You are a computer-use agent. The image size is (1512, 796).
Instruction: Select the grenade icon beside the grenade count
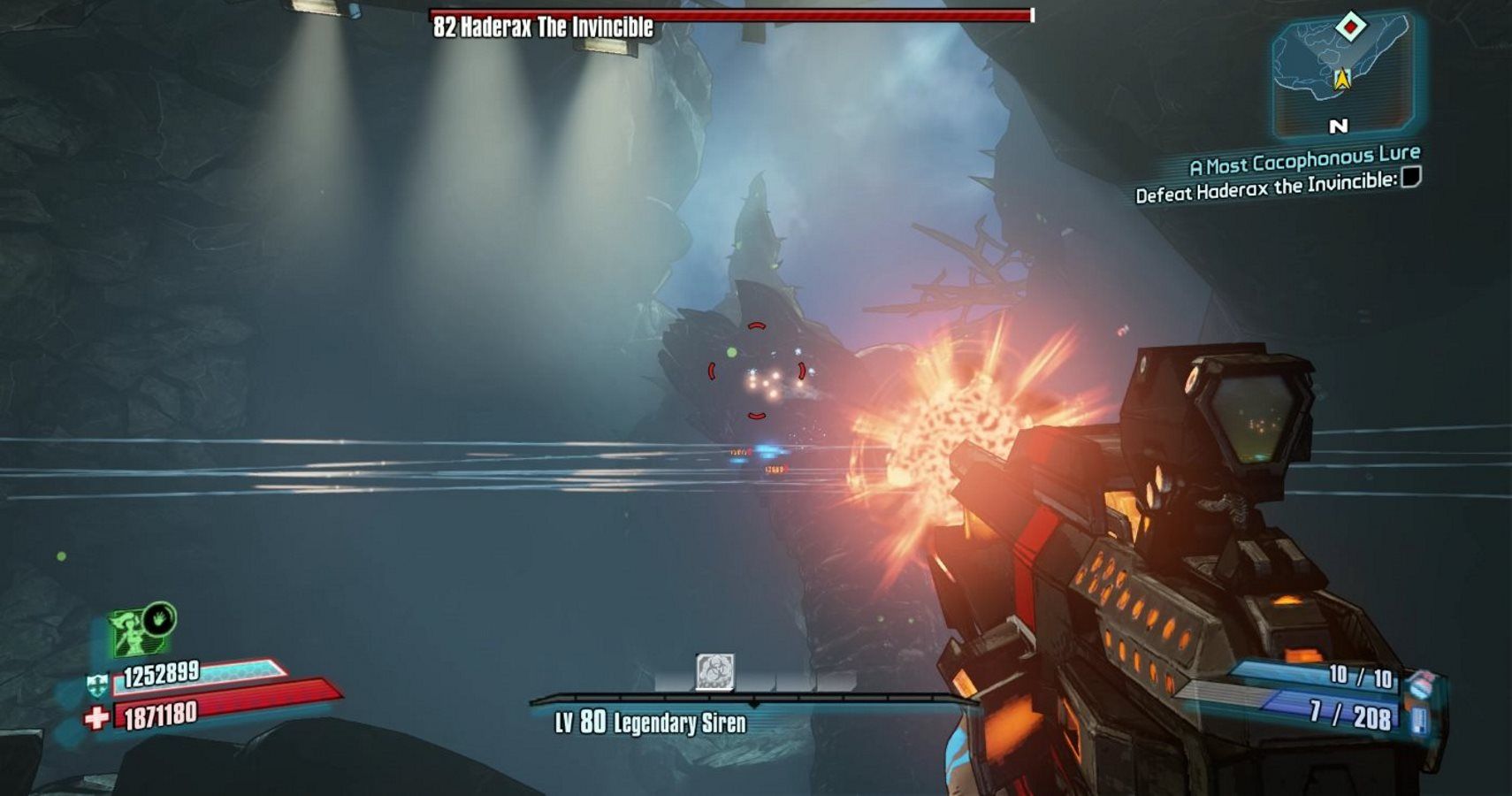(x=1420, y=682)
